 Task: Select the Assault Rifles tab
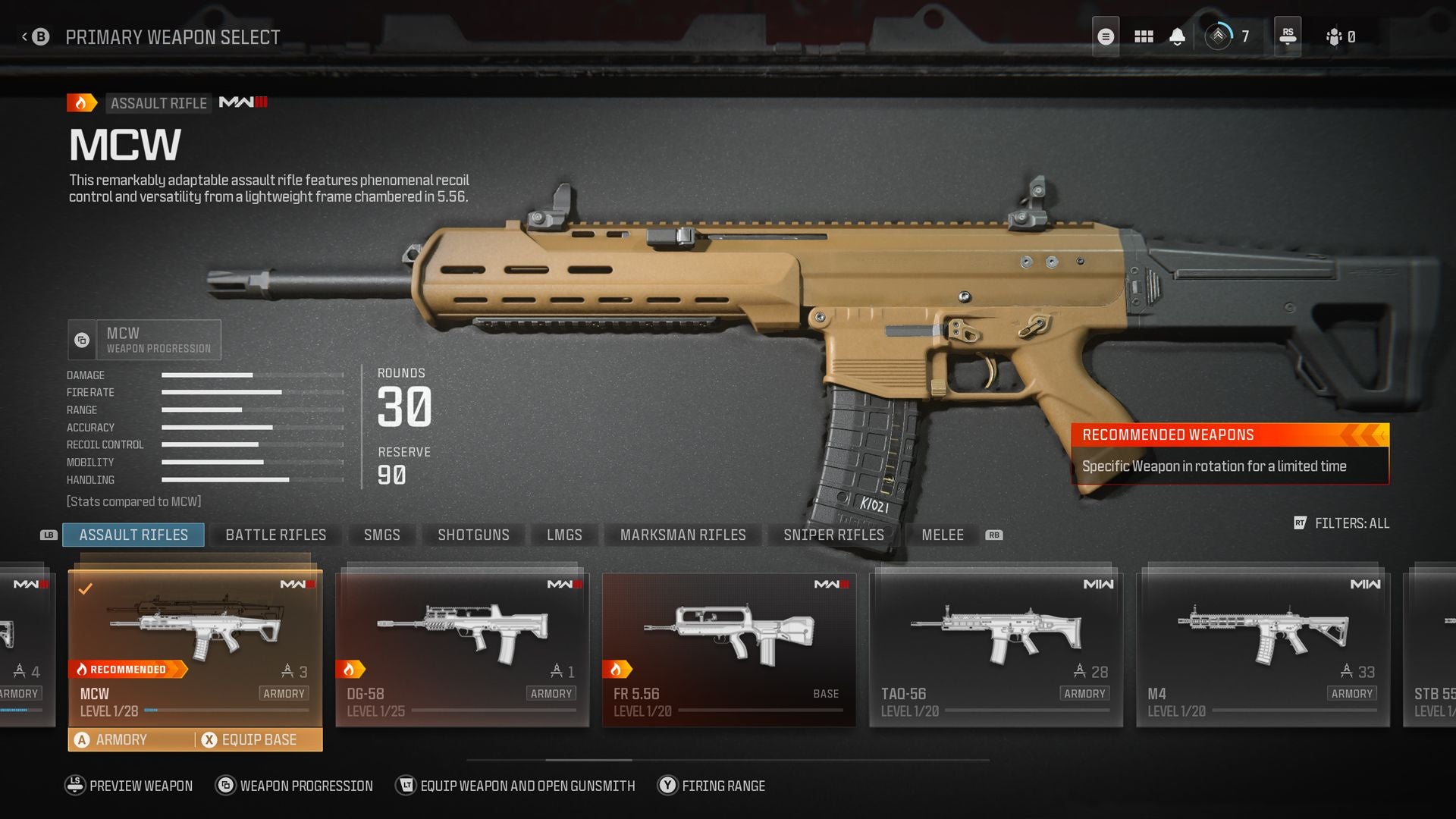point(133,535)
